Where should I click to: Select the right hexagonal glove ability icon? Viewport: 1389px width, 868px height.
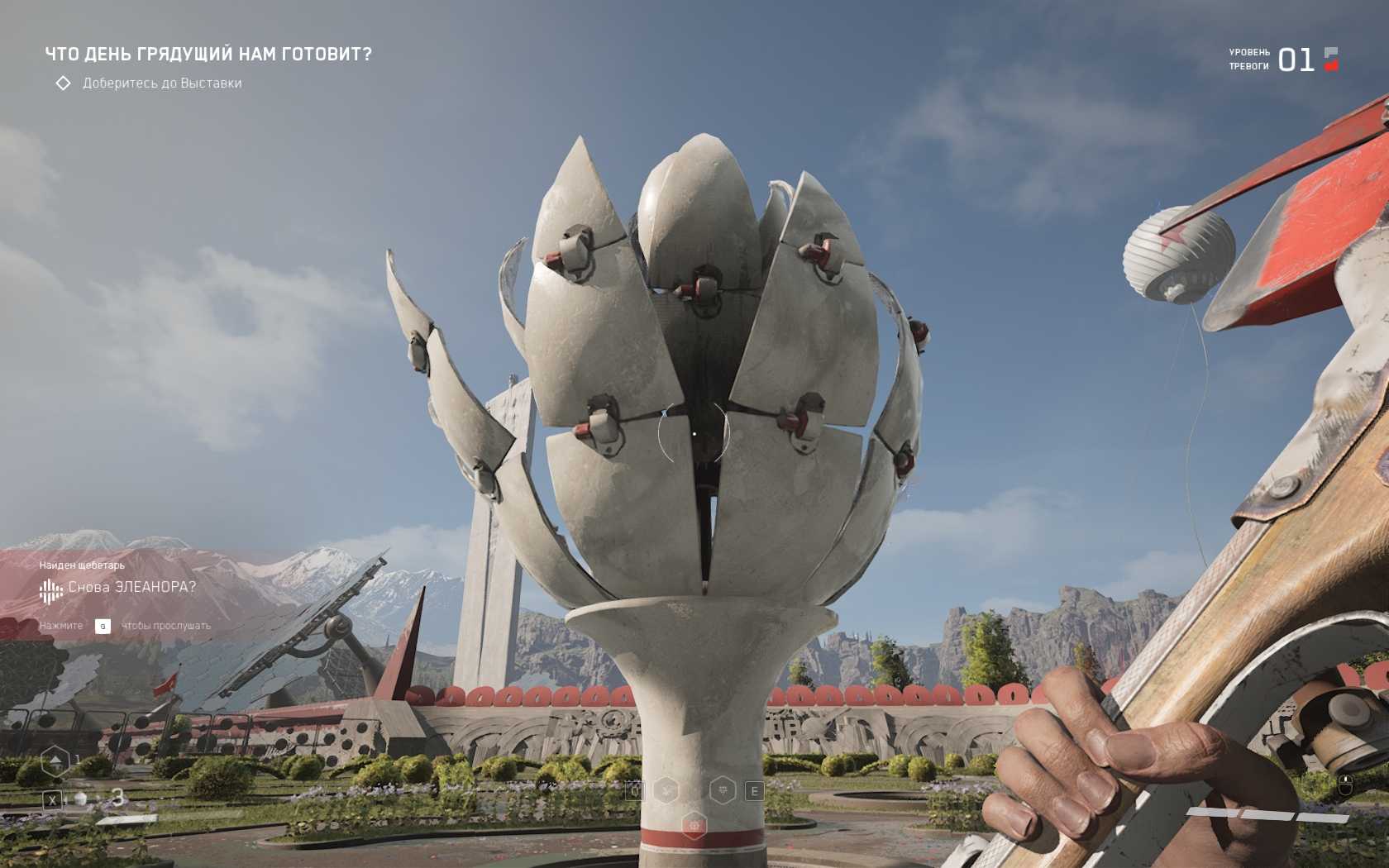coord(723,790)
